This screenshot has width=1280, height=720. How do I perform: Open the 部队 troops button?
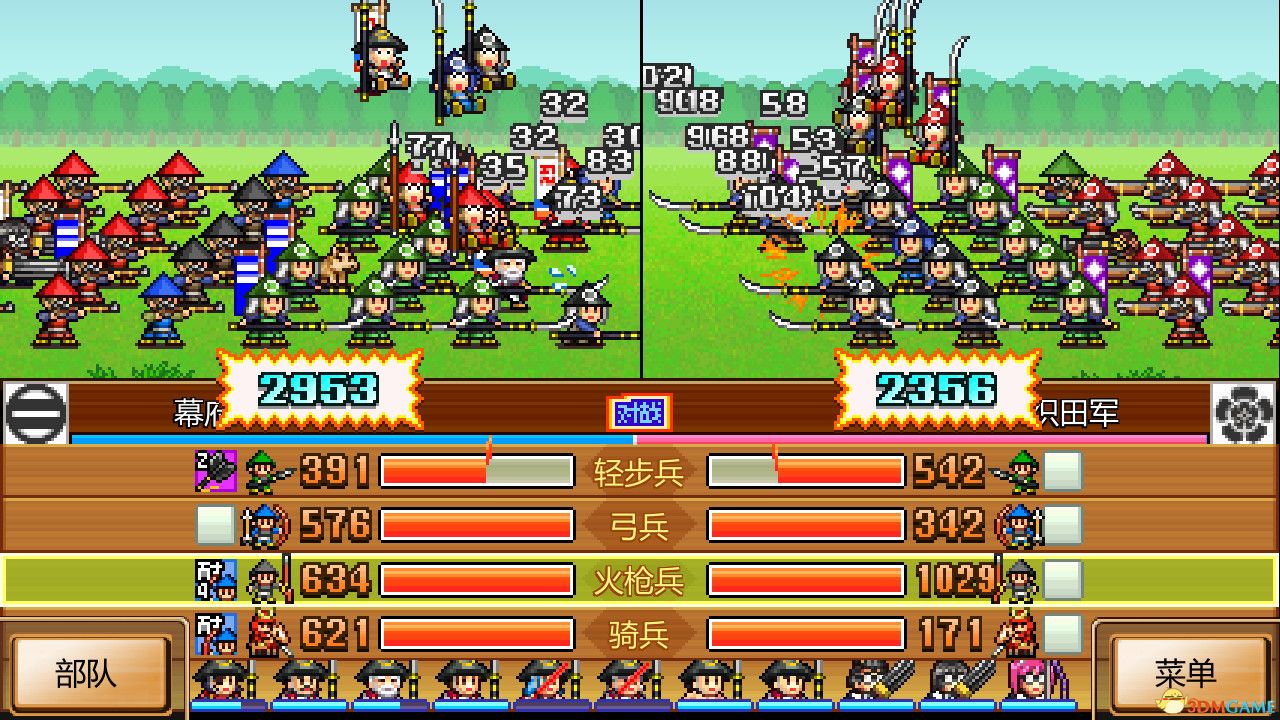coord(90,673)
